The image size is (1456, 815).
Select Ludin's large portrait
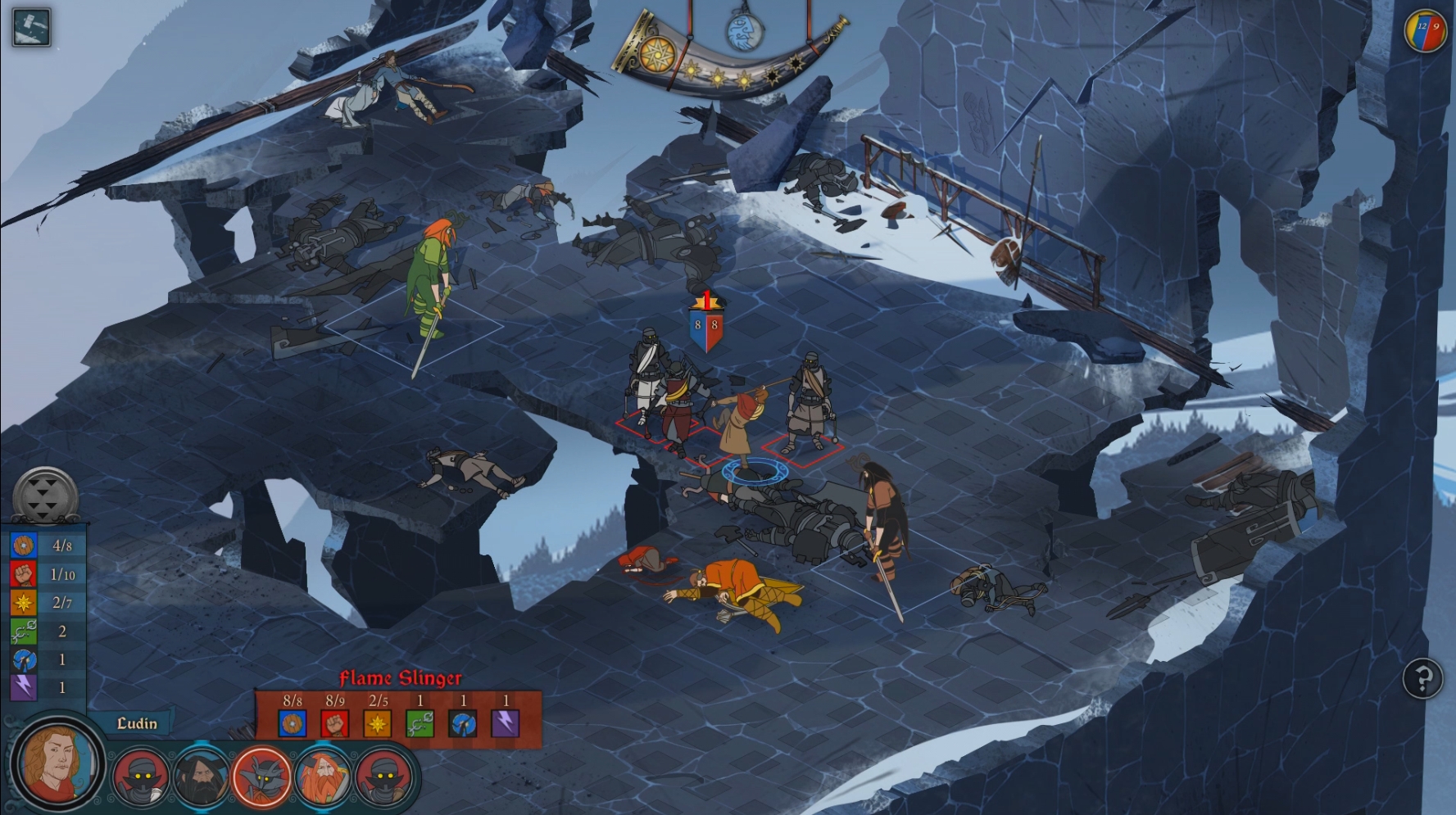(x=57, y=763)
